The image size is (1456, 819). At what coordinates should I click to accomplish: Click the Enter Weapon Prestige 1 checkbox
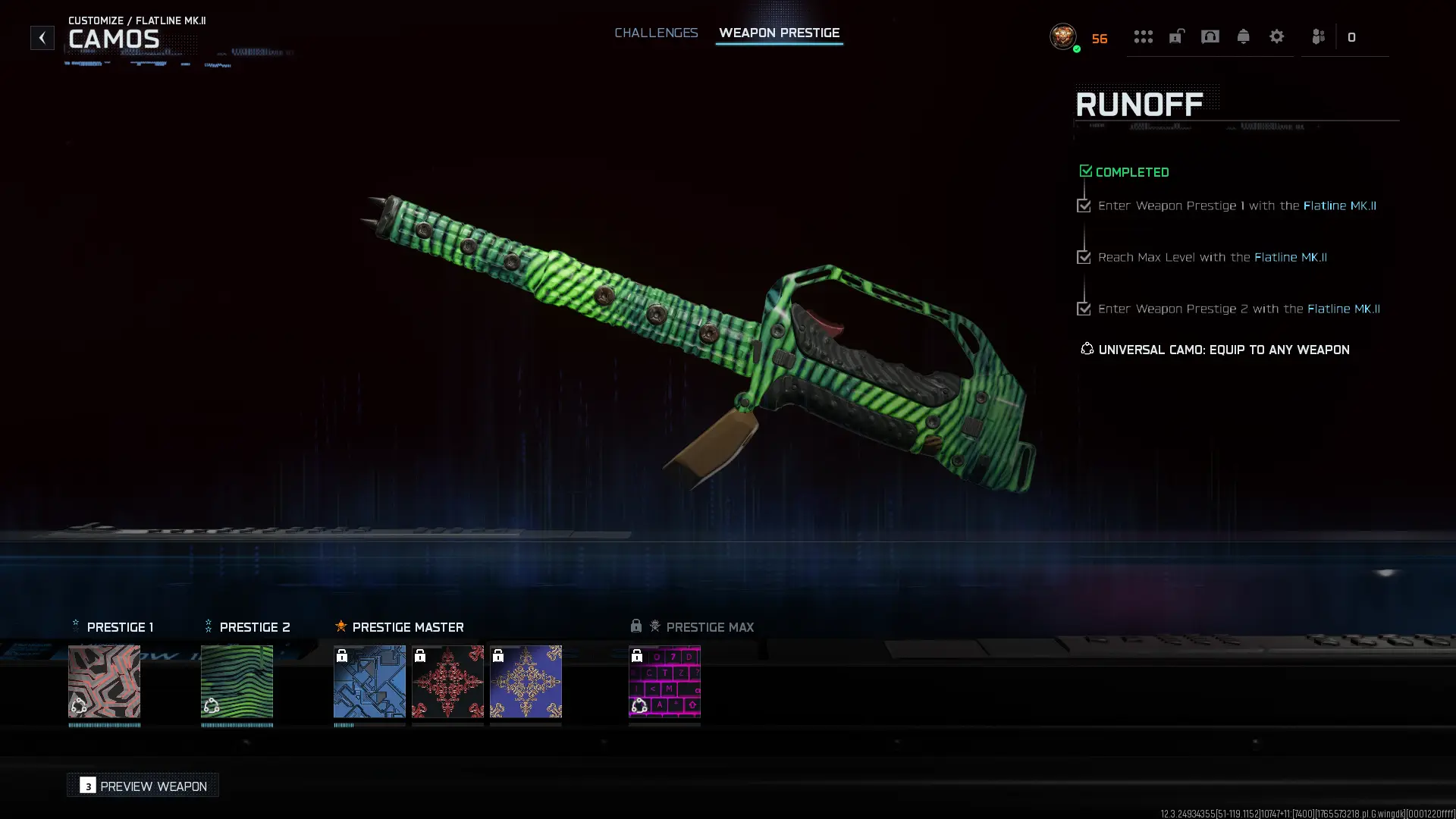(1083, 206)
